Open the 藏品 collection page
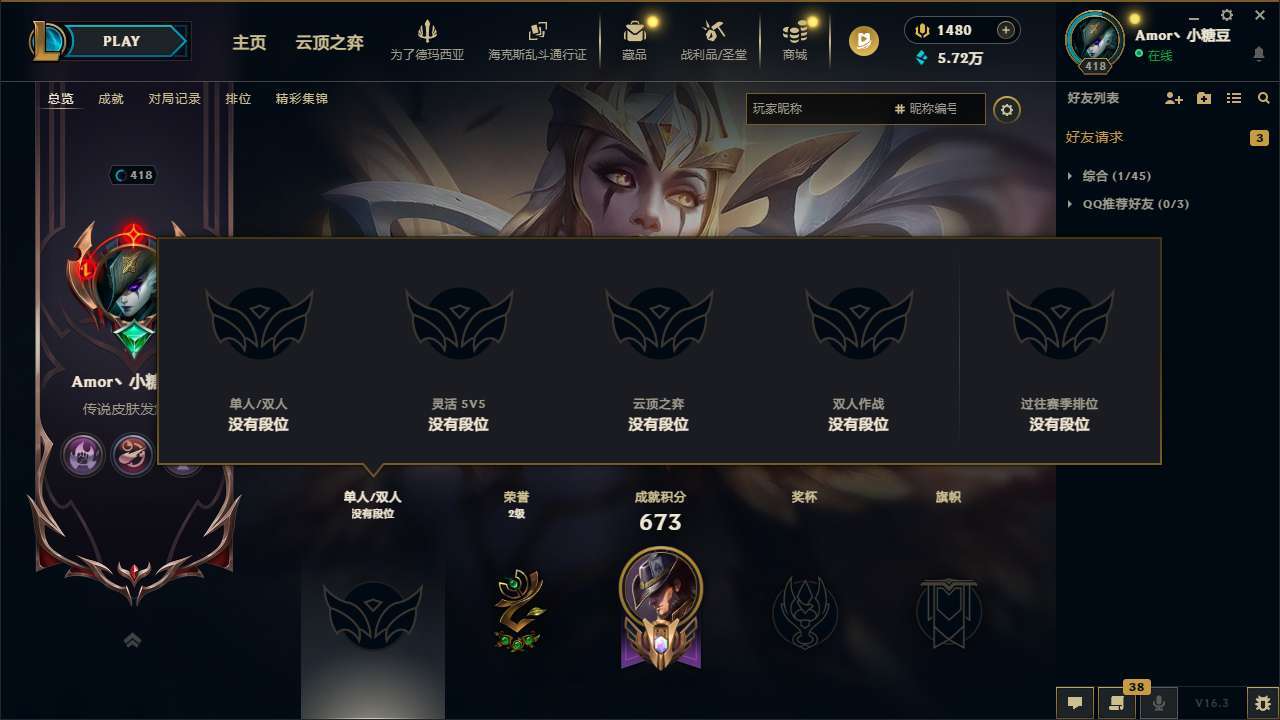The height and width of the screenshot is (720, 1280). click(x=635, y=42)
